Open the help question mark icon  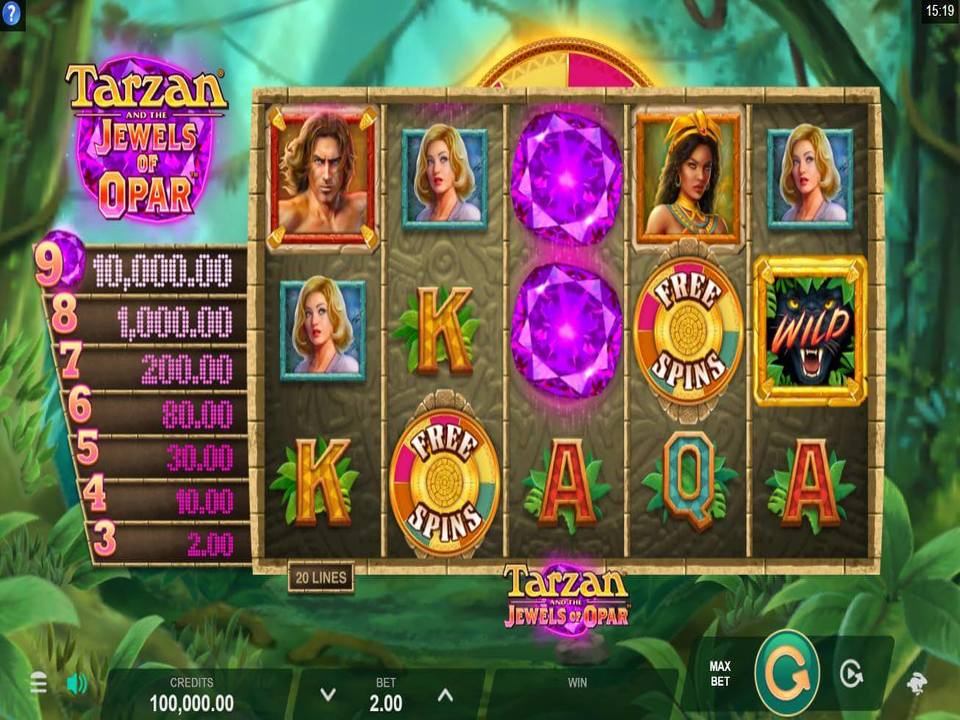(x=12, y=13)
